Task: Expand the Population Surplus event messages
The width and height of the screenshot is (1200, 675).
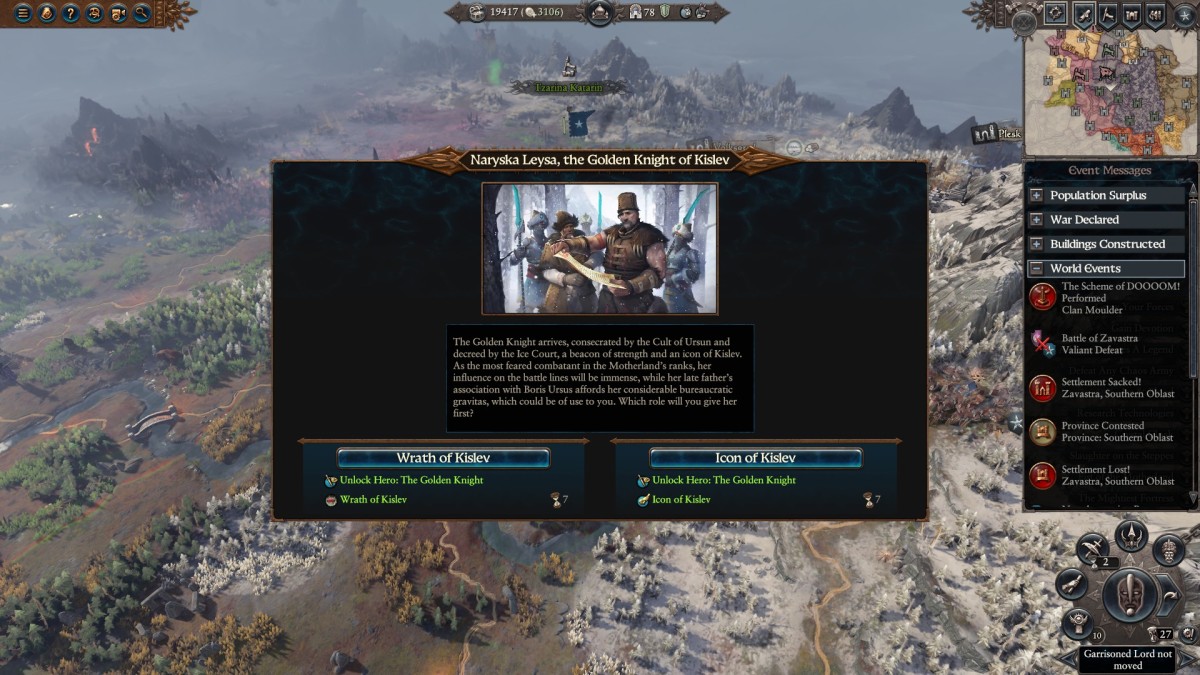Action: (1036, 196)
